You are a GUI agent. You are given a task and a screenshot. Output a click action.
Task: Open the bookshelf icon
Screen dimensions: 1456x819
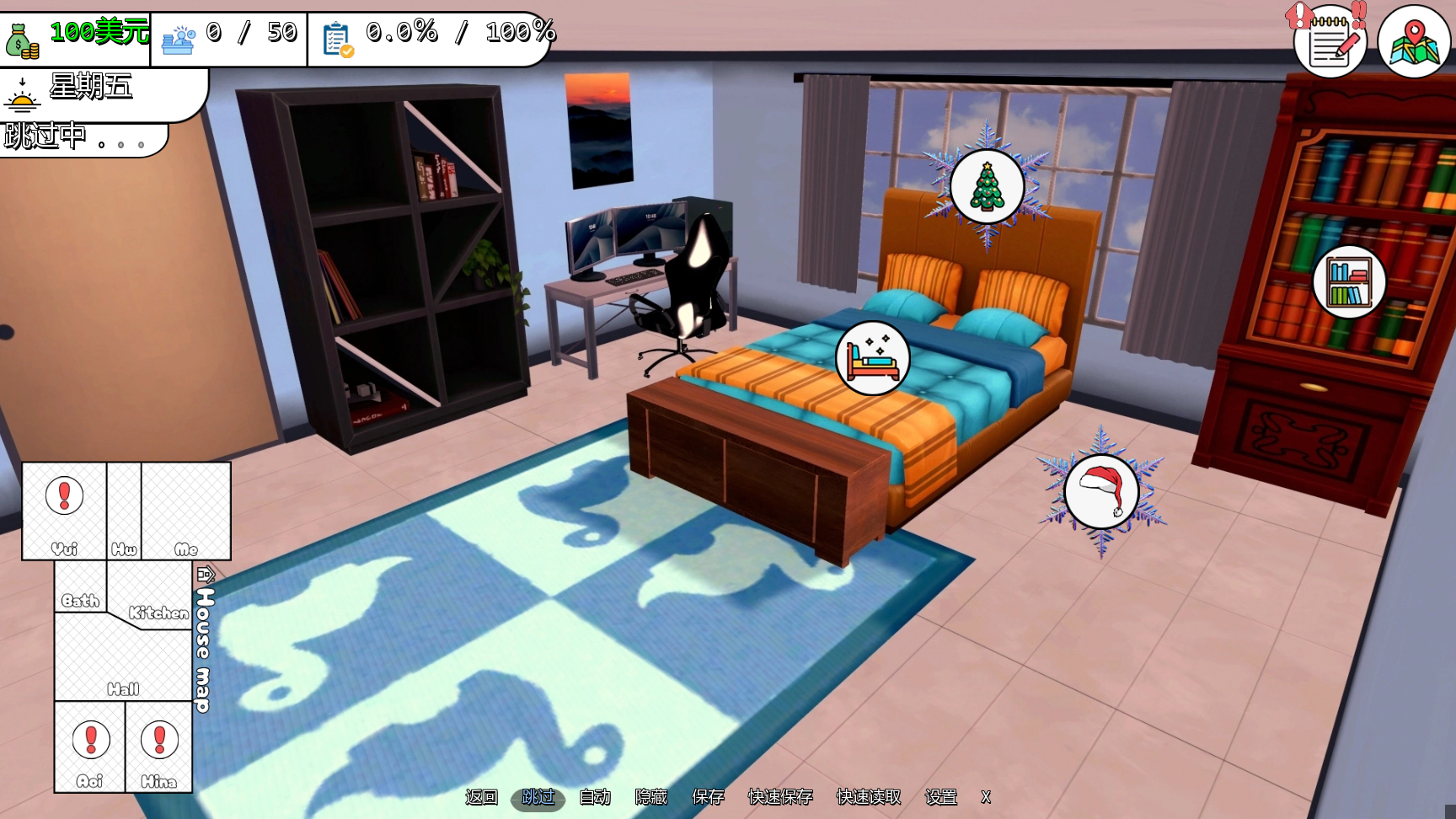coord(1349,282)
